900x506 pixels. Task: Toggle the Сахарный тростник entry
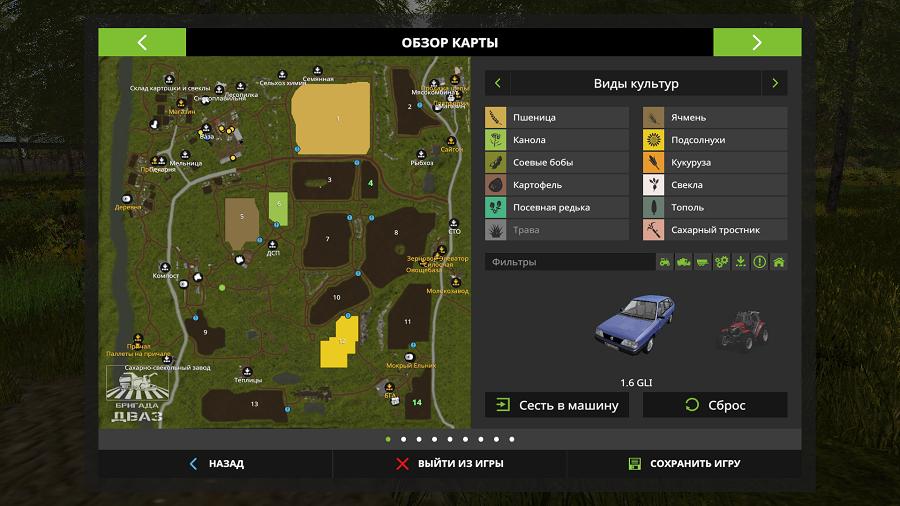tap(715, 230)
